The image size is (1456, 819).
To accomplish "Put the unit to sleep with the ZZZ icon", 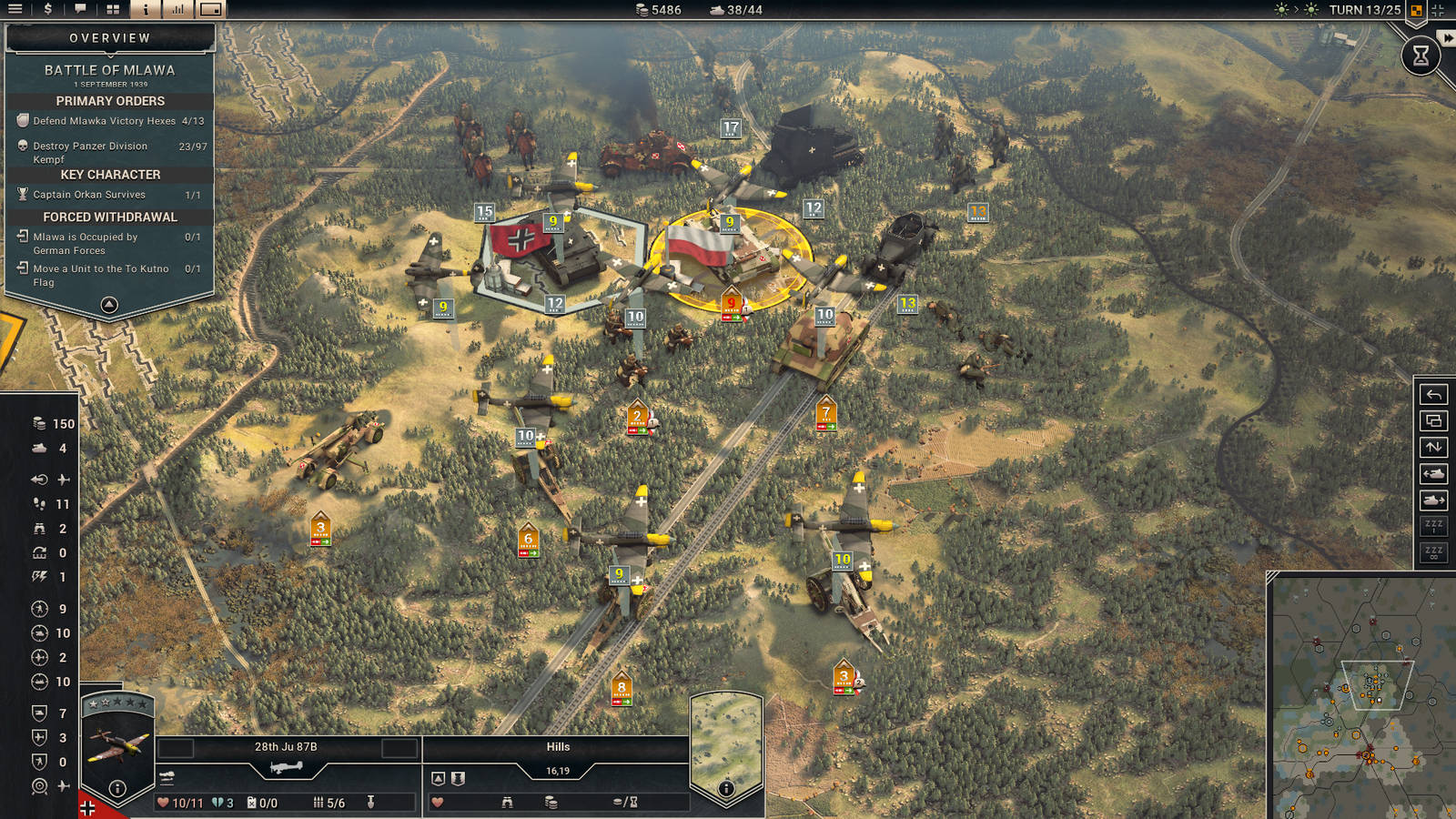I will tap(1434, 525).
